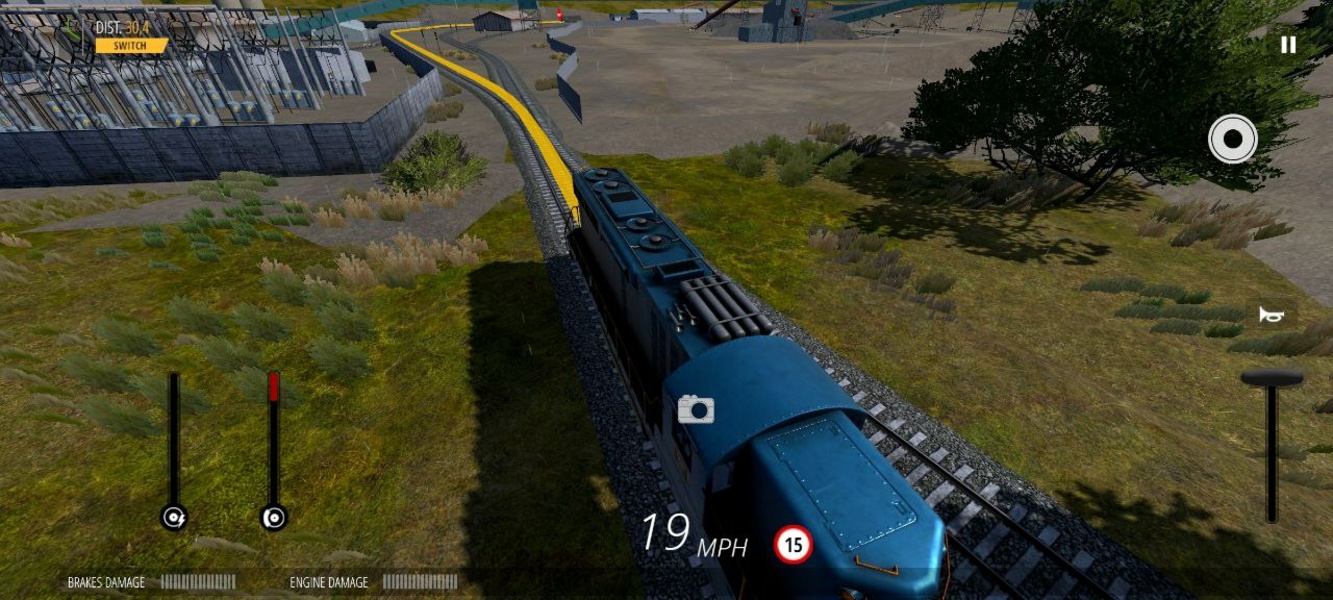Click the black lever's round knob
The image size is (1333, 600).
(x=174, y=517)
